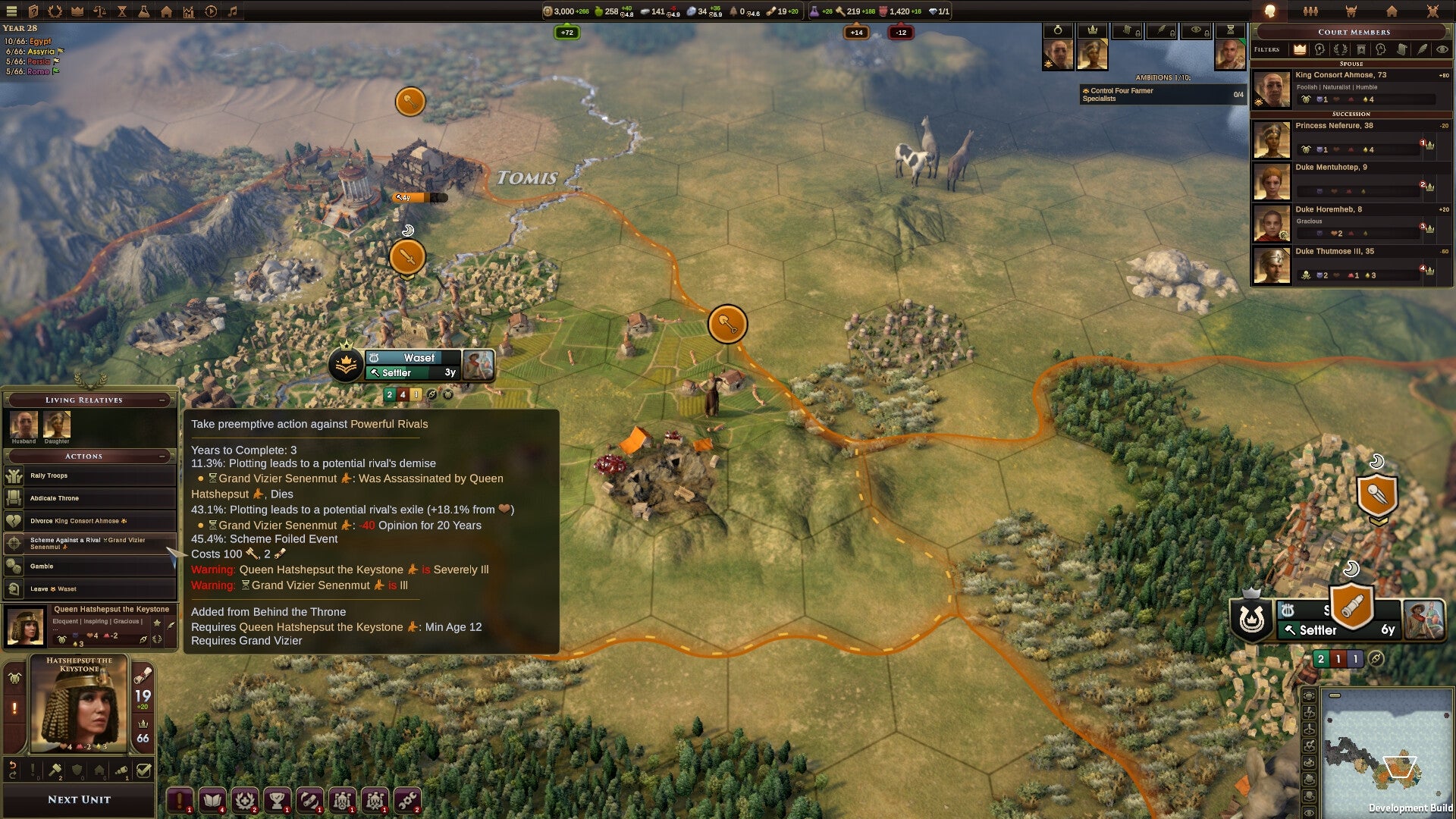This screenshot has width=1456, height=819.
Task: Open the research flask icon on top toolbar
Action: pyautogui.click(x=144, y=11)
